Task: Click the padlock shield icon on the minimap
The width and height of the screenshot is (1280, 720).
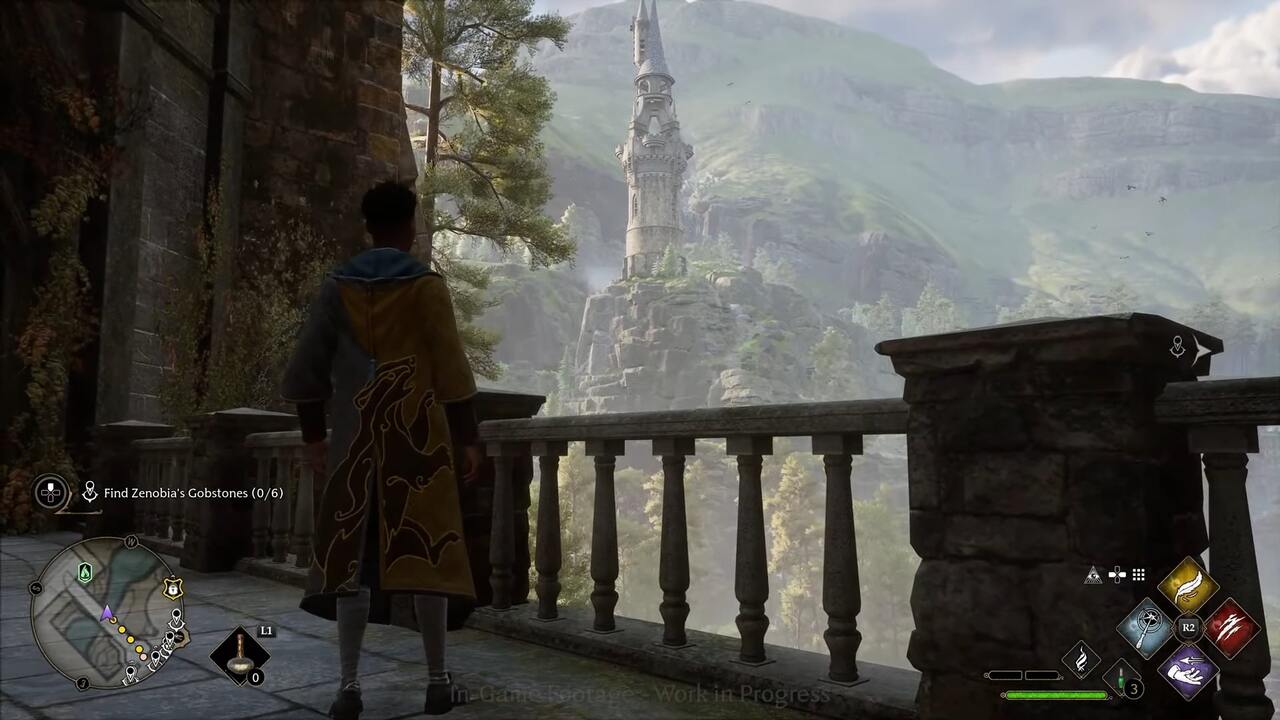Action: click(171, 589)
